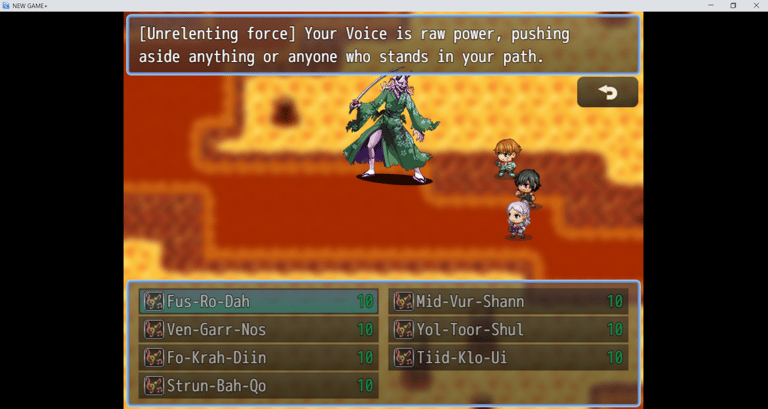Choose the Ven-Garr-Nos skill
The height and width of the screenshot is (409, 768).
[x=258, y=329]
